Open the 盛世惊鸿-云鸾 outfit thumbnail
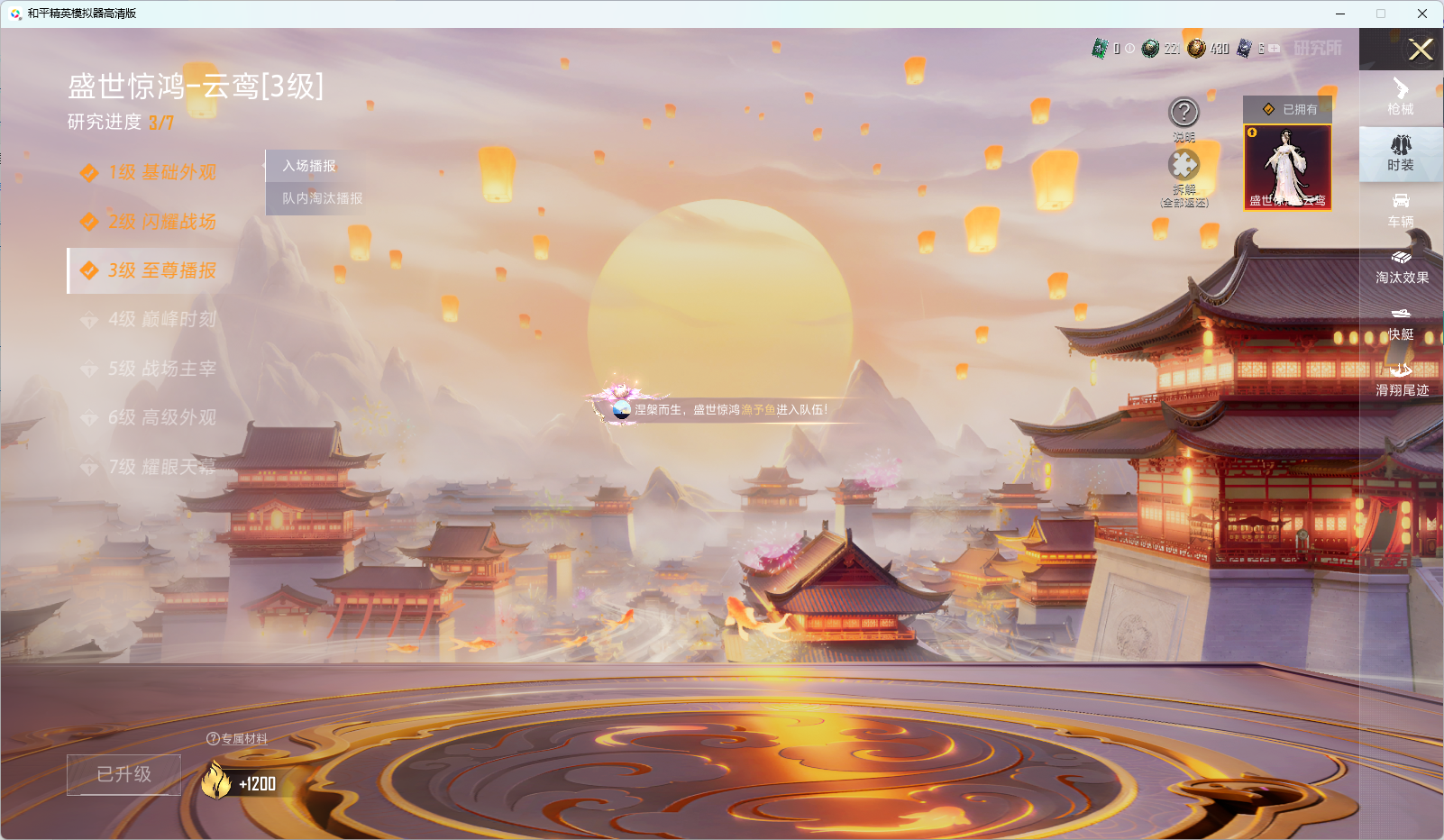 coord(1288,167)
